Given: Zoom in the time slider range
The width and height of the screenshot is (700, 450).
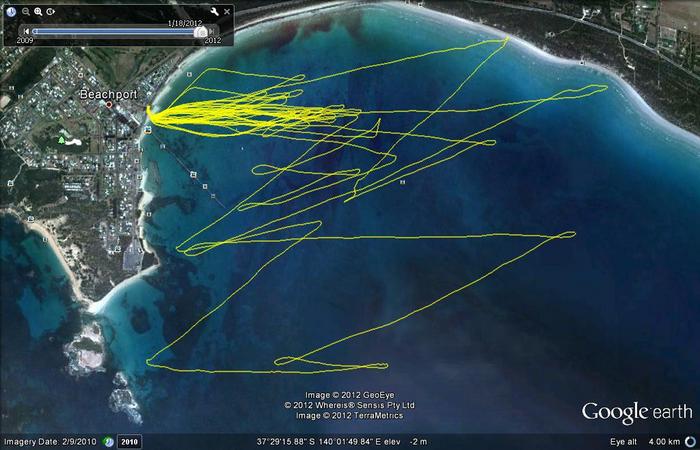Looking at the screenshot, I should point(38,11).
